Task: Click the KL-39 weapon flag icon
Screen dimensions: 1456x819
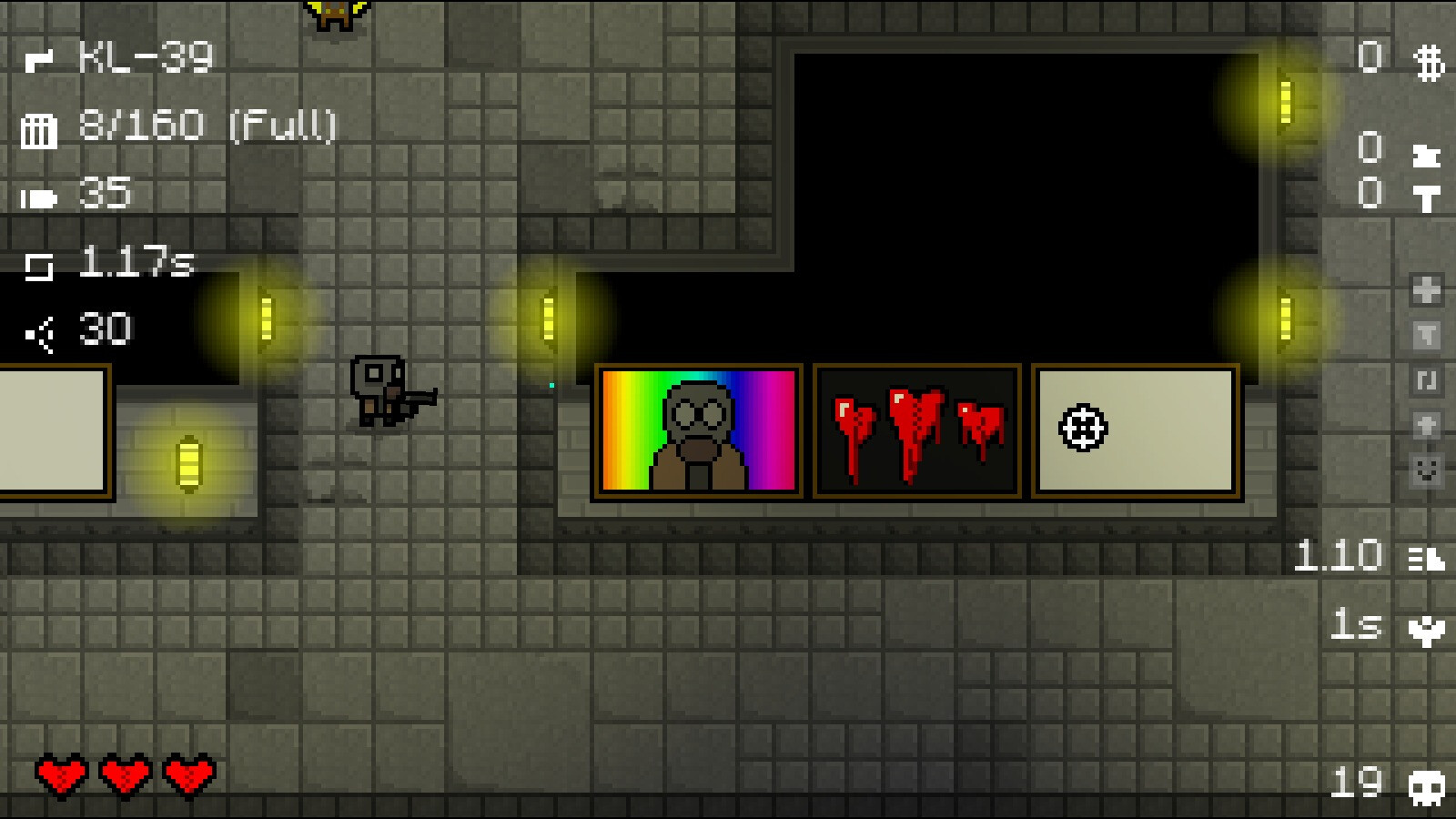Action: [x=38, y=59]
